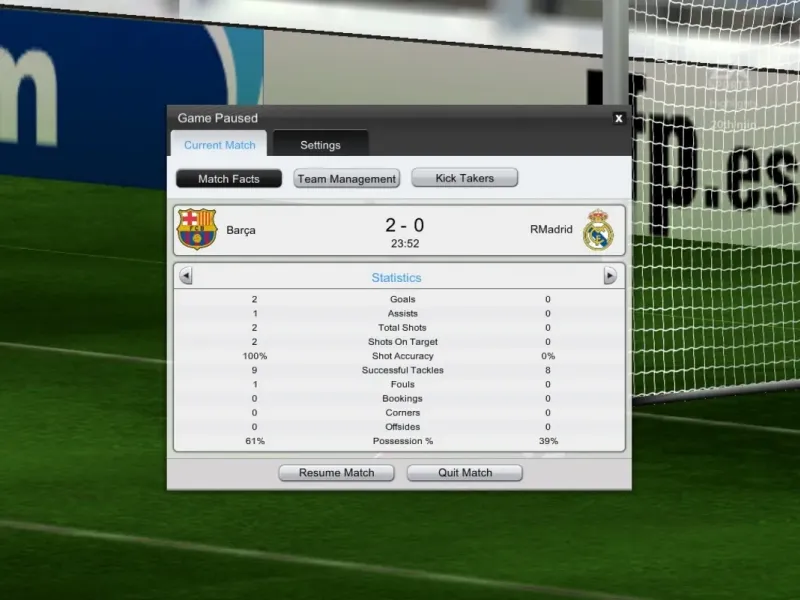Viewport: 800px width, 600px height.
Task: Go to next Statistics page arrow
Action: tap(610, 277)
